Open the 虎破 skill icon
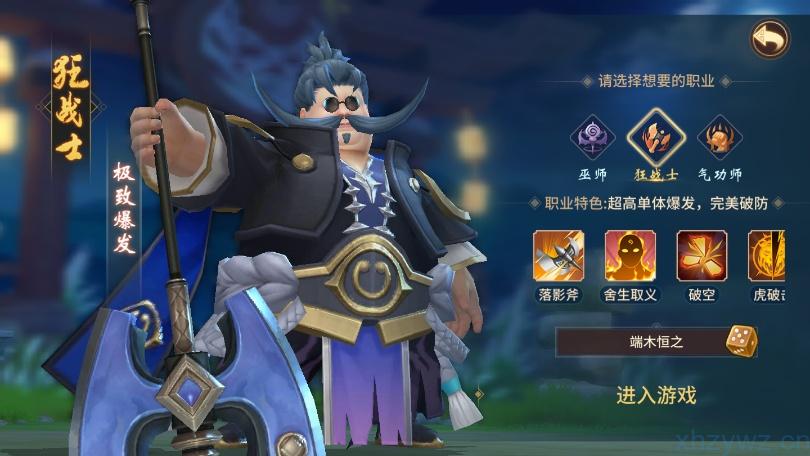Screen dimensions: 810x456 click(x=768, y=255)
